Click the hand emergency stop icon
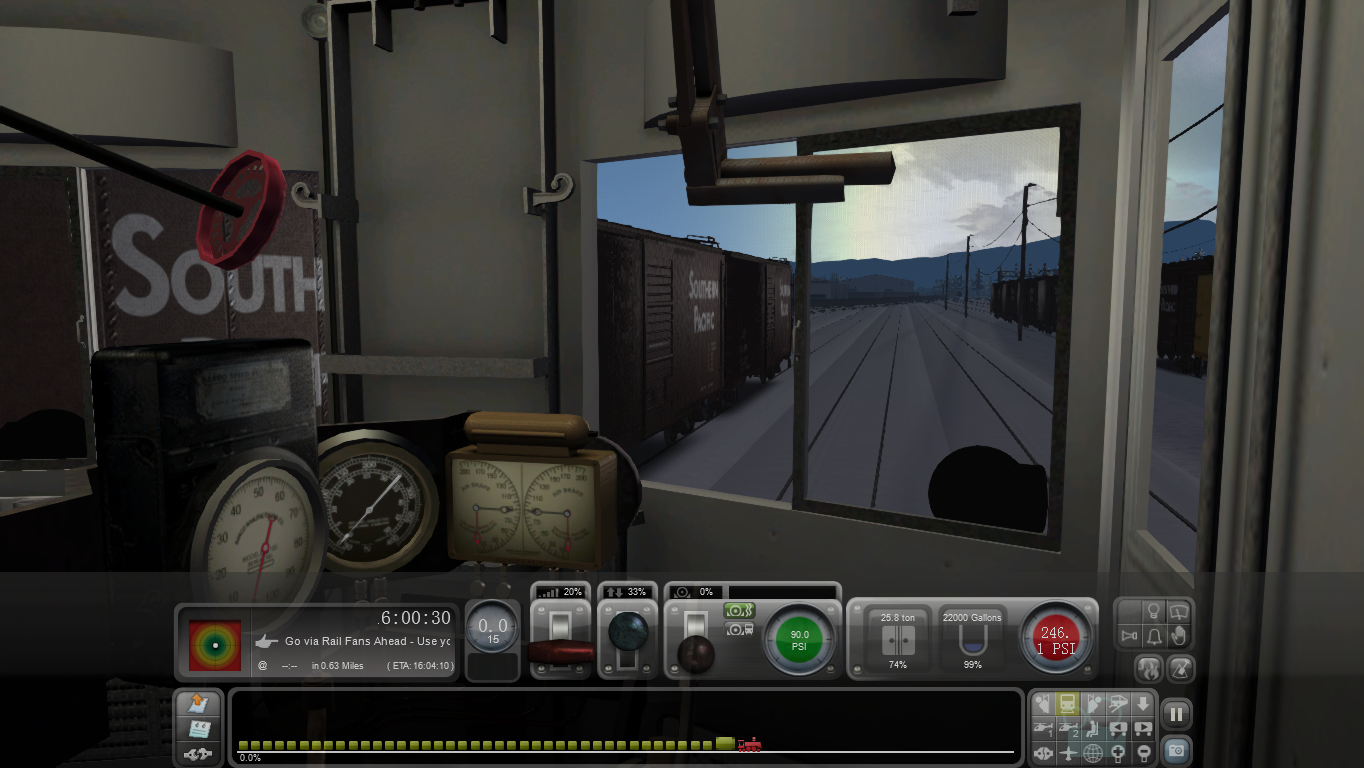Screen dimensions: 1364x768 (1179, 636)
